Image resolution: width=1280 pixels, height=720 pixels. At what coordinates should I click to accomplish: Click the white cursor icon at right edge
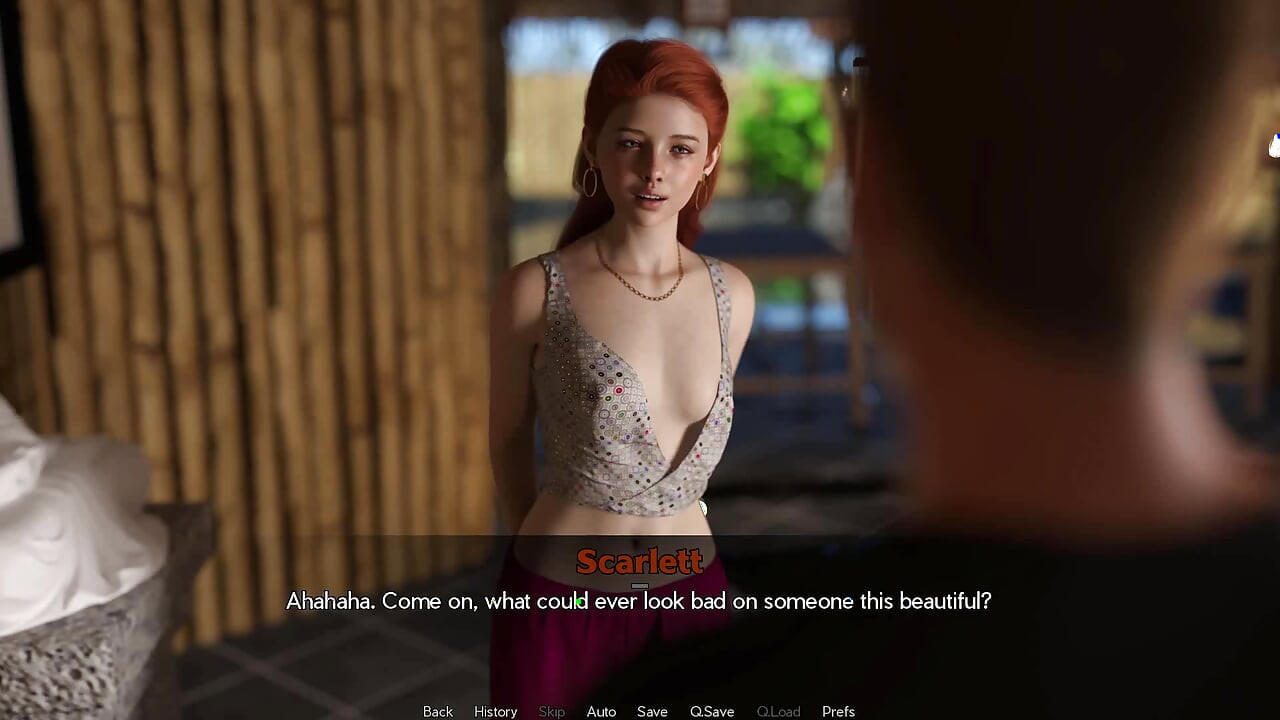pyautogui.click(x=1274, y=143)
